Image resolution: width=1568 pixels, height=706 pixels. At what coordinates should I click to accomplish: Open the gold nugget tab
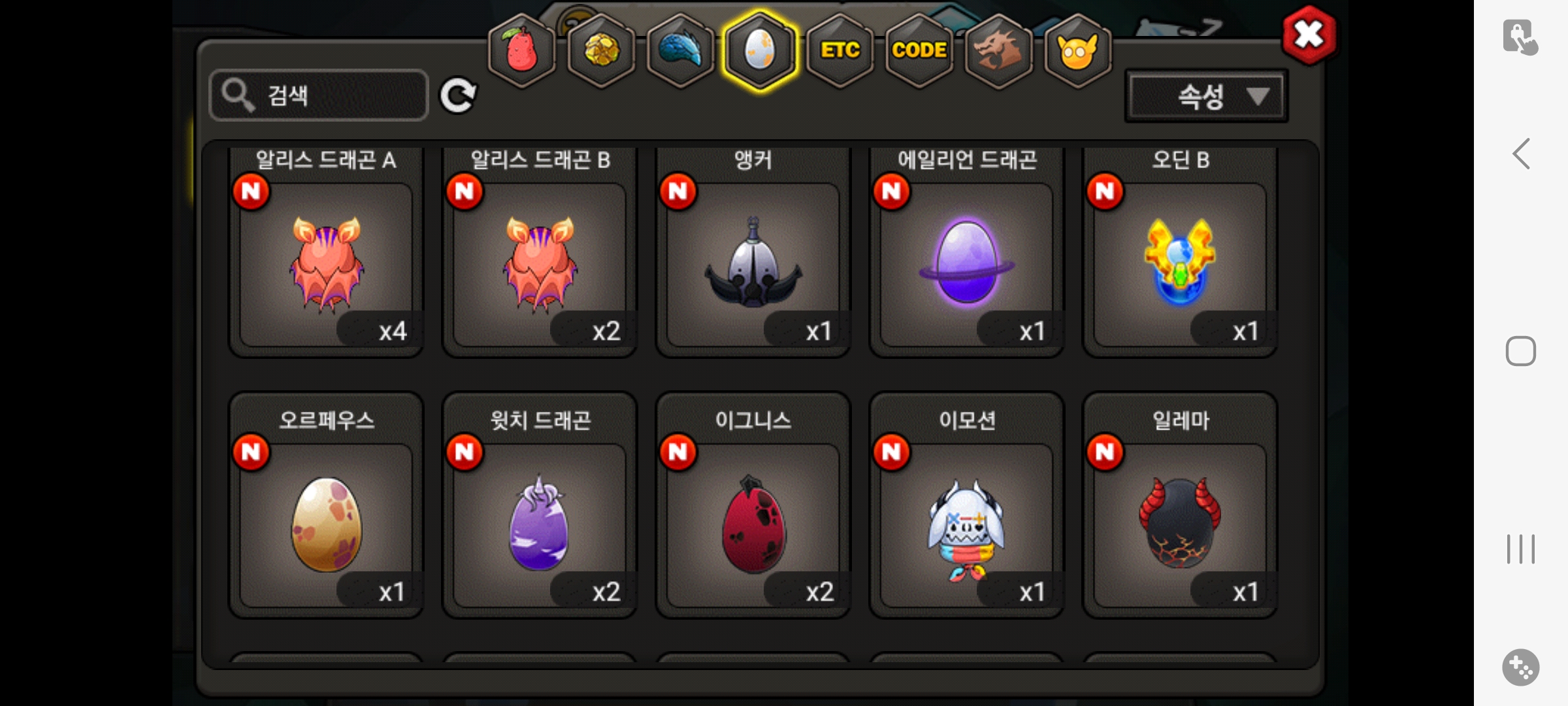pos(601,51)
